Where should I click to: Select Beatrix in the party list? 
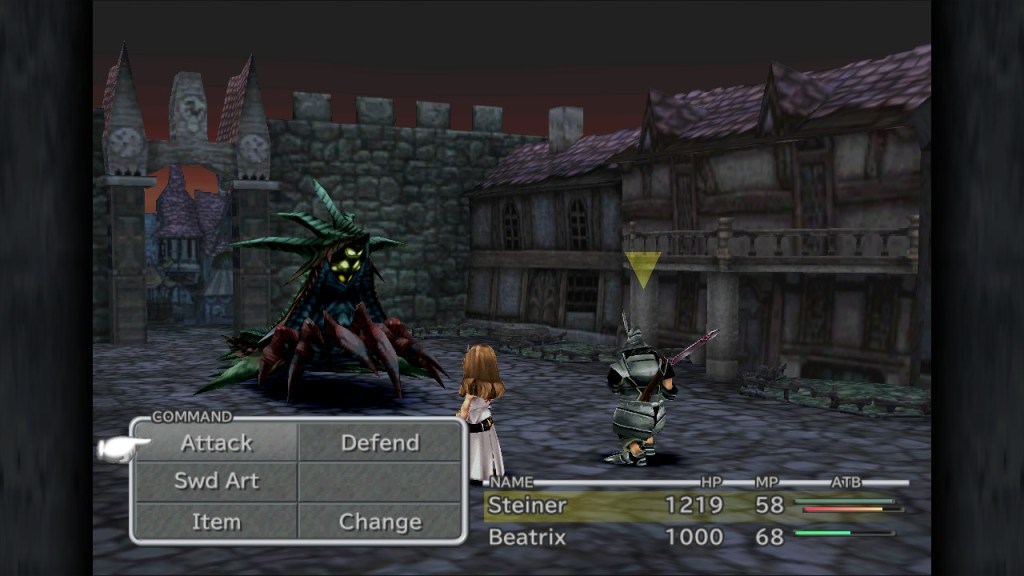click(x=527, y=537)
